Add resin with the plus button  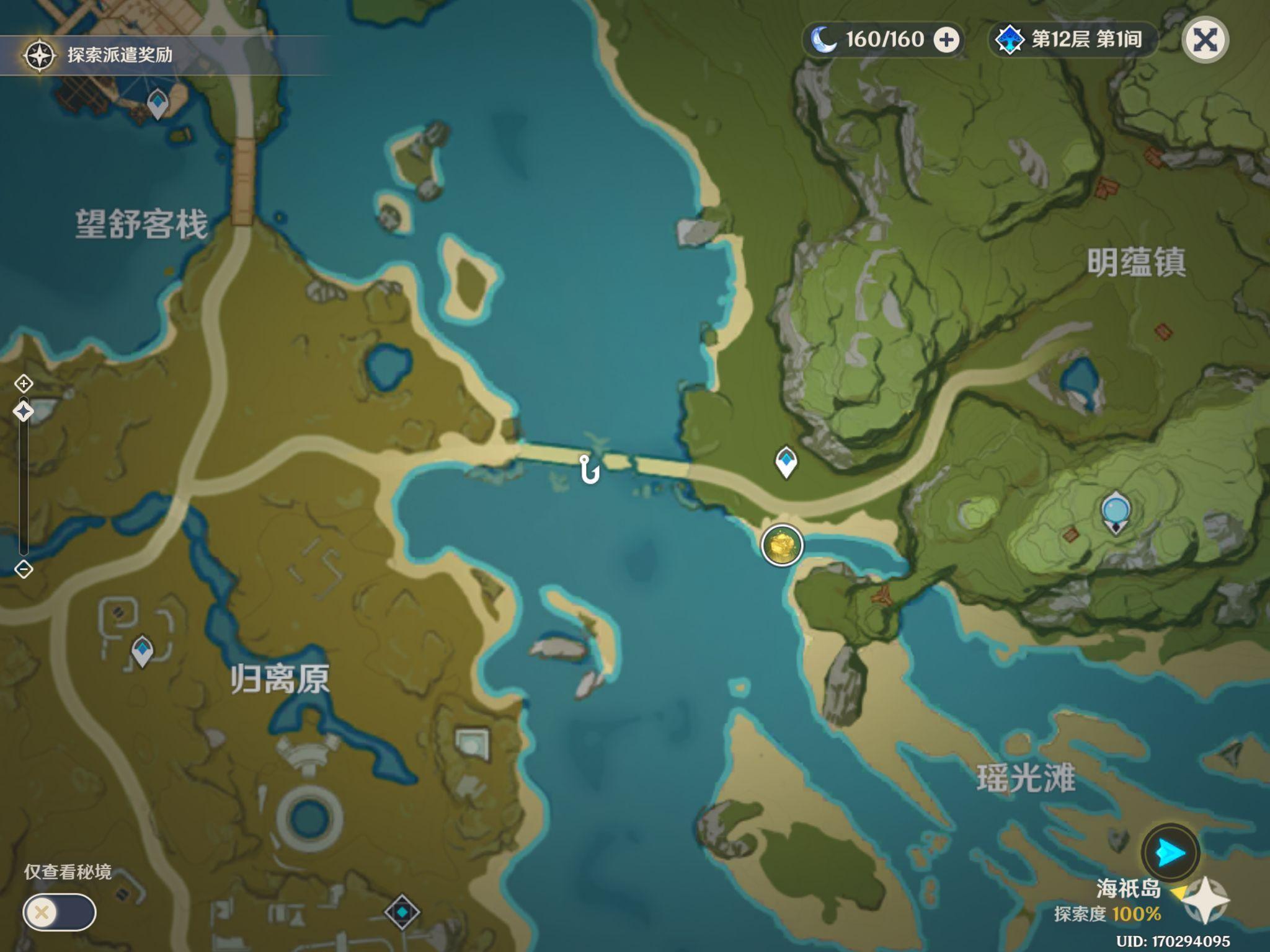pos(946,40)
